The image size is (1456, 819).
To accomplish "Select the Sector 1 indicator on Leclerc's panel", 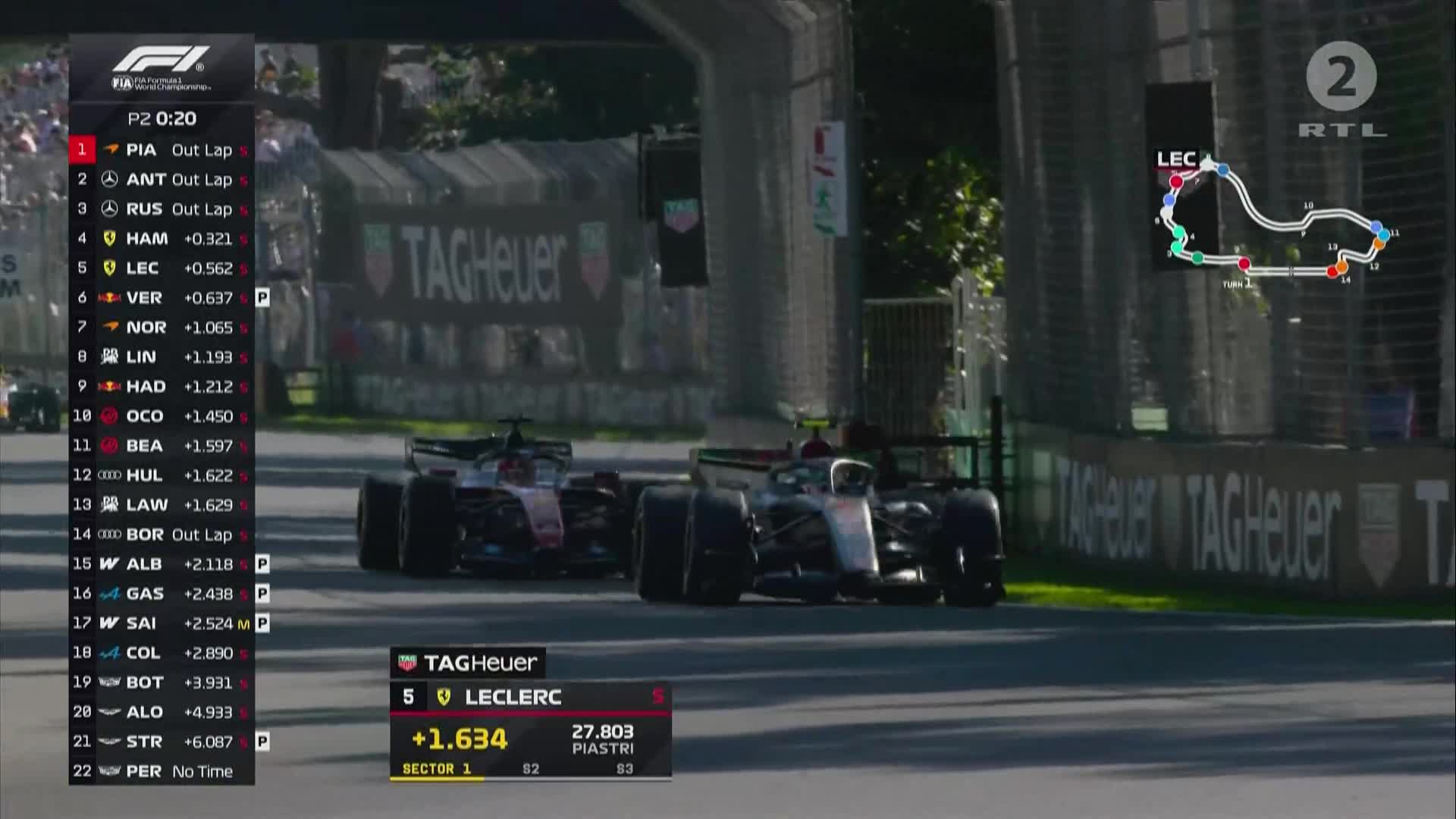I will pyautogui.click(x=437, y=769).
